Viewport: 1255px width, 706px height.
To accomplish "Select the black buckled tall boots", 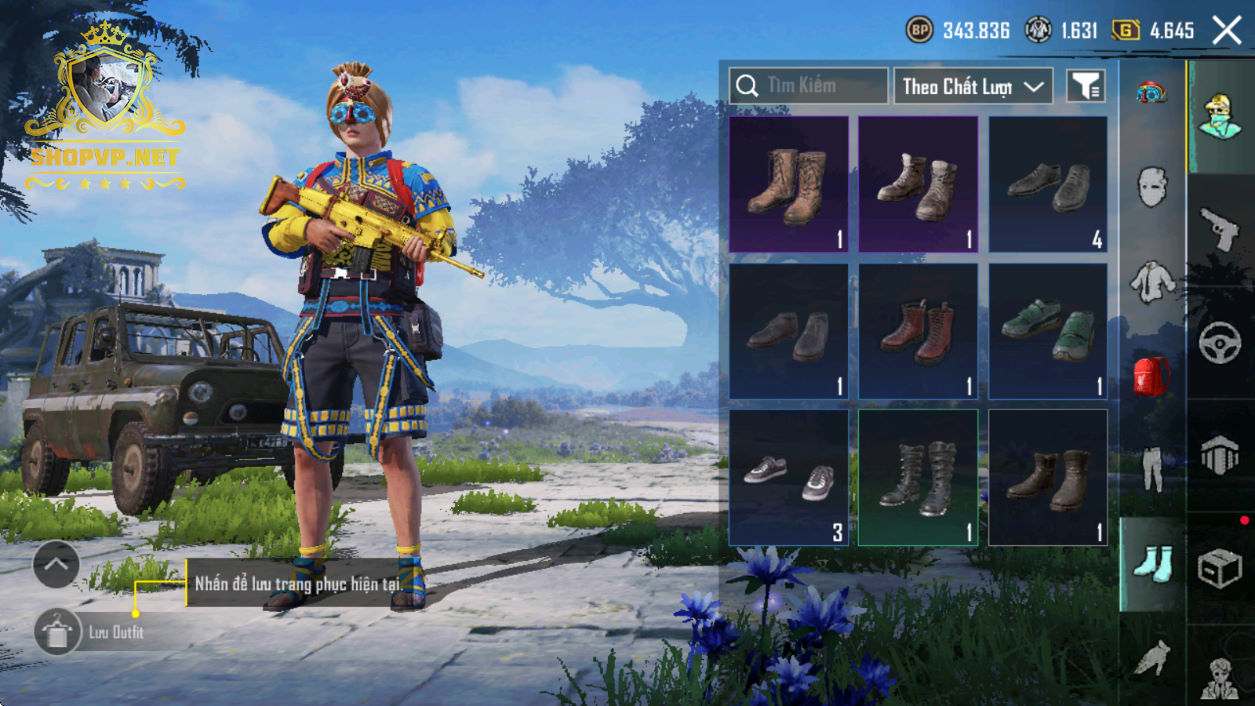I will coord(918,477).
